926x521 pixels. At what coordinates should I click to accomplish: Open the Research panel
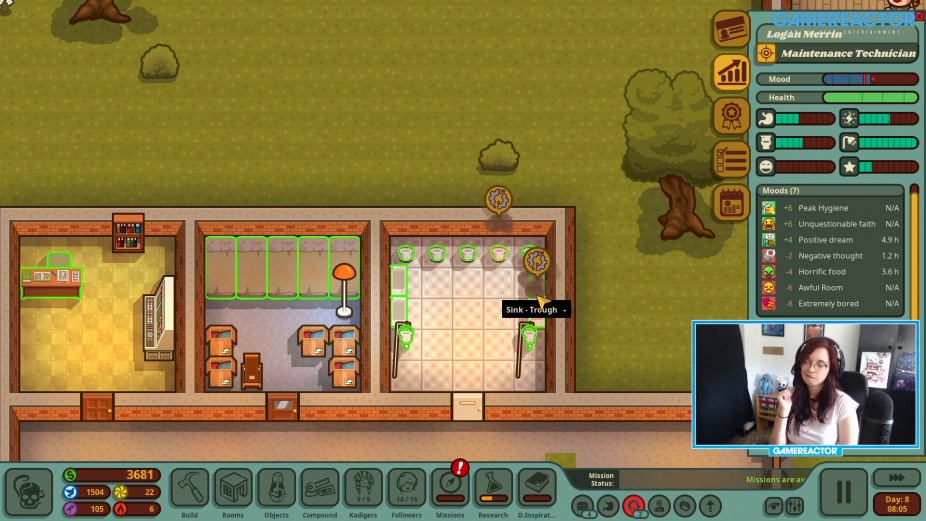click(x=493, y=489)
